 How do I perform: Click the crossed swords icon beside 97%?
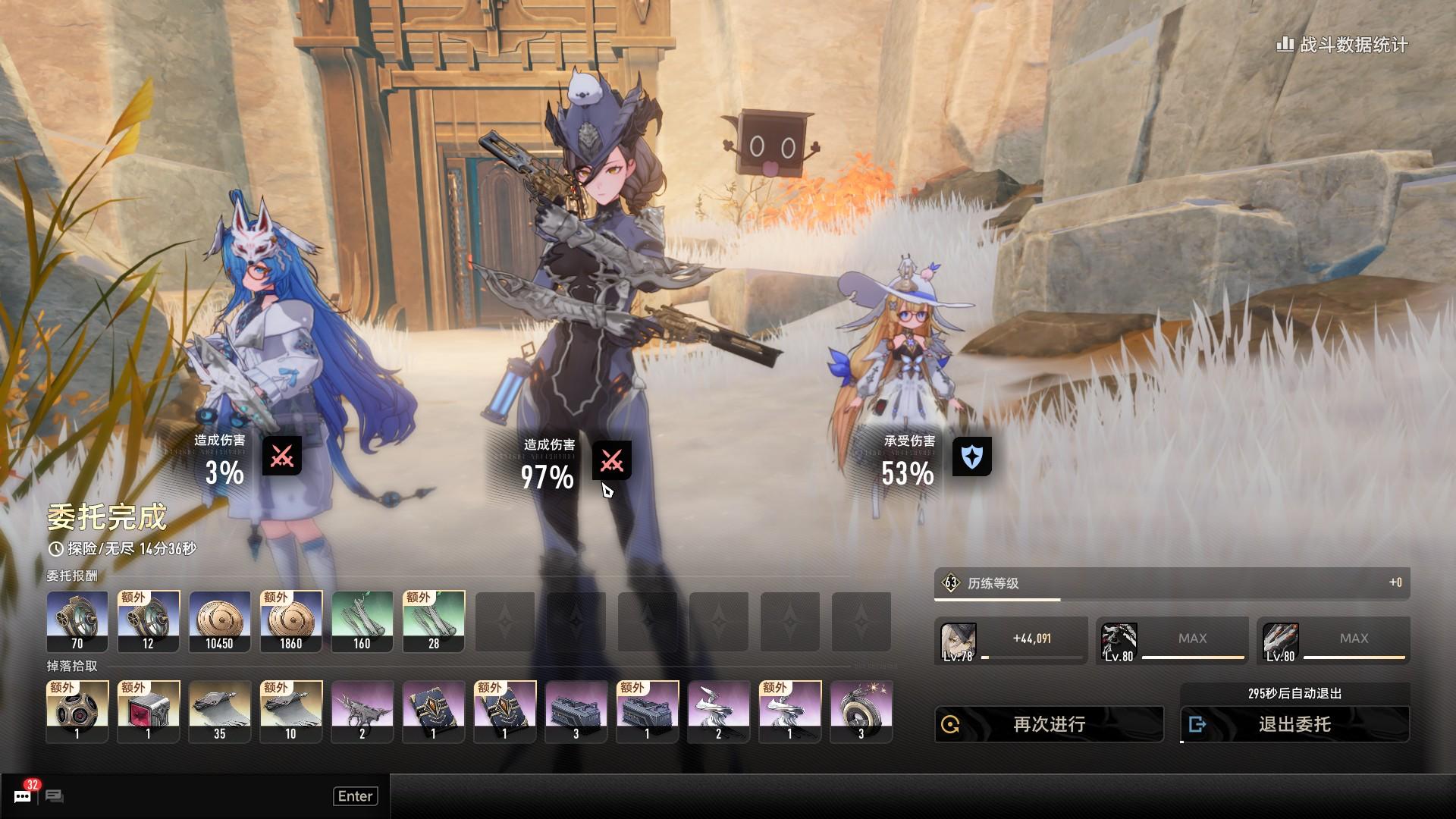click(611, 460)
